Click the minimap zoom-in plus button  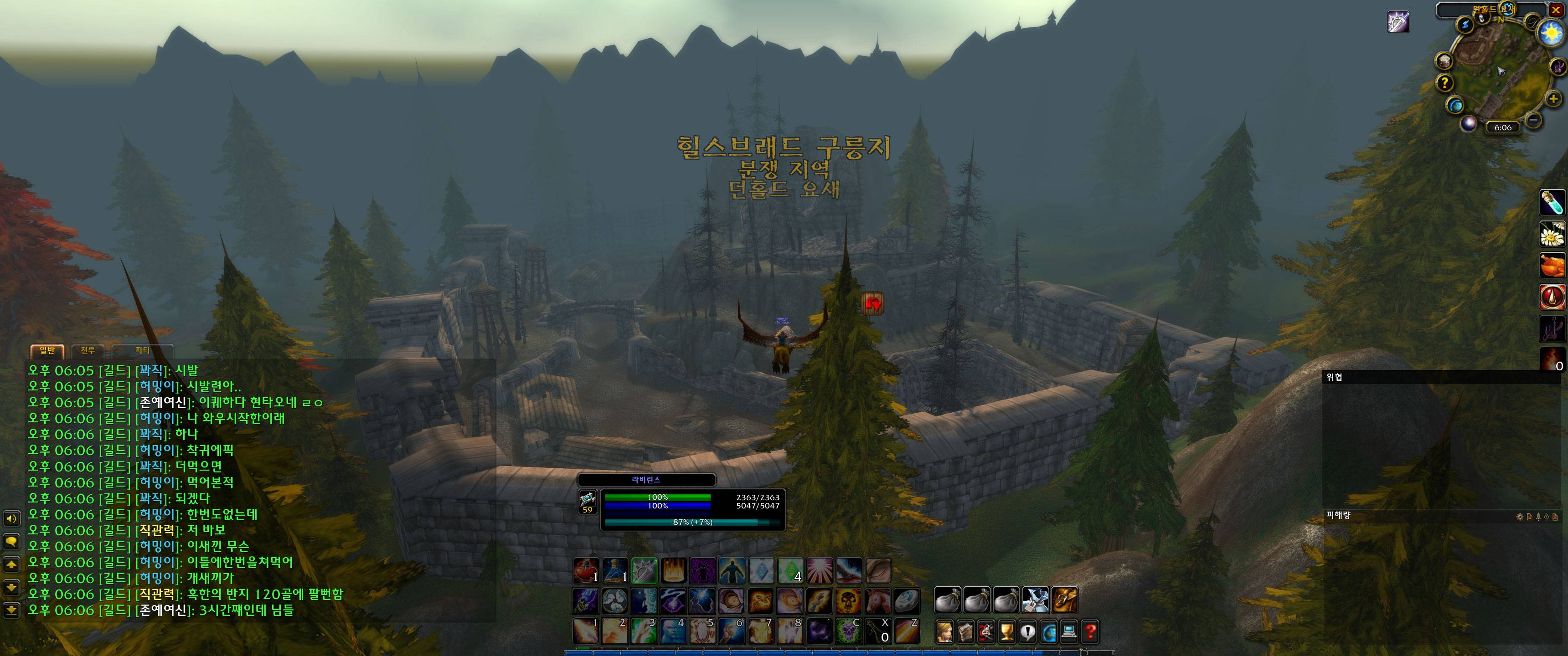pos(1553,98)
